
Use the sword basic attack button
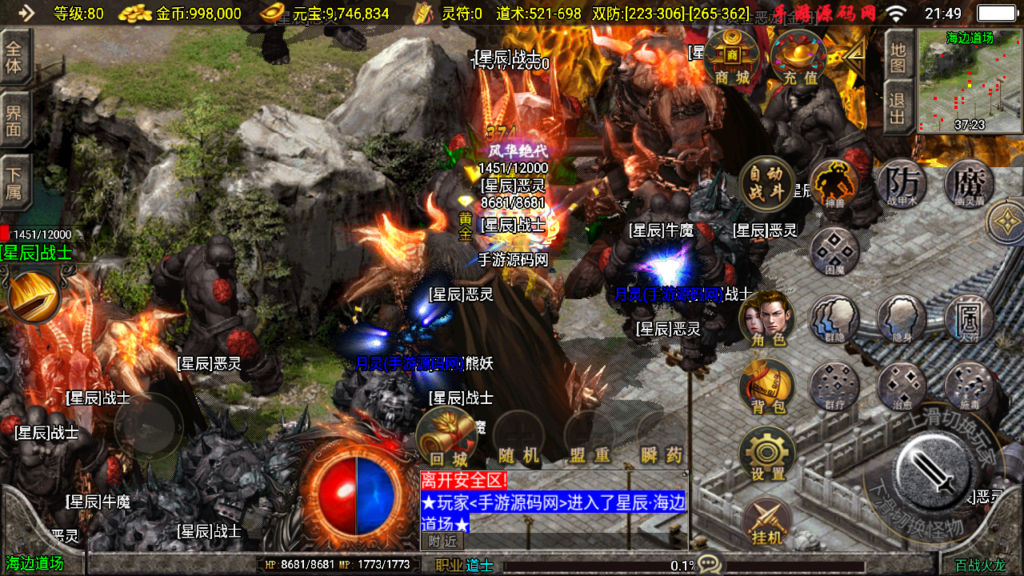(935, 471)
